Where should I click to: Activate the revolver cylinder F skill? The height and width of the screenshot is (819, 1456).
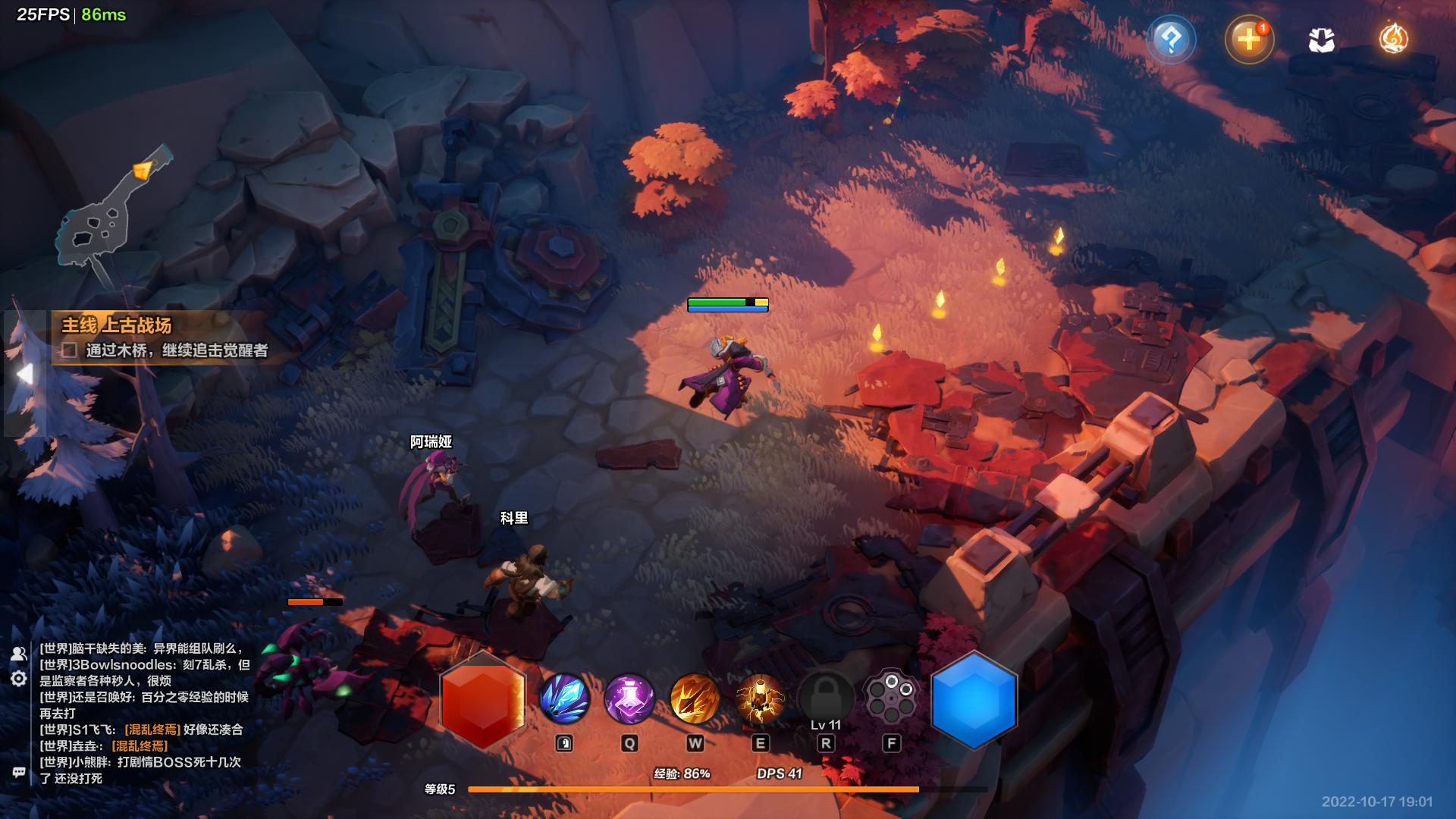coord(891,697)
